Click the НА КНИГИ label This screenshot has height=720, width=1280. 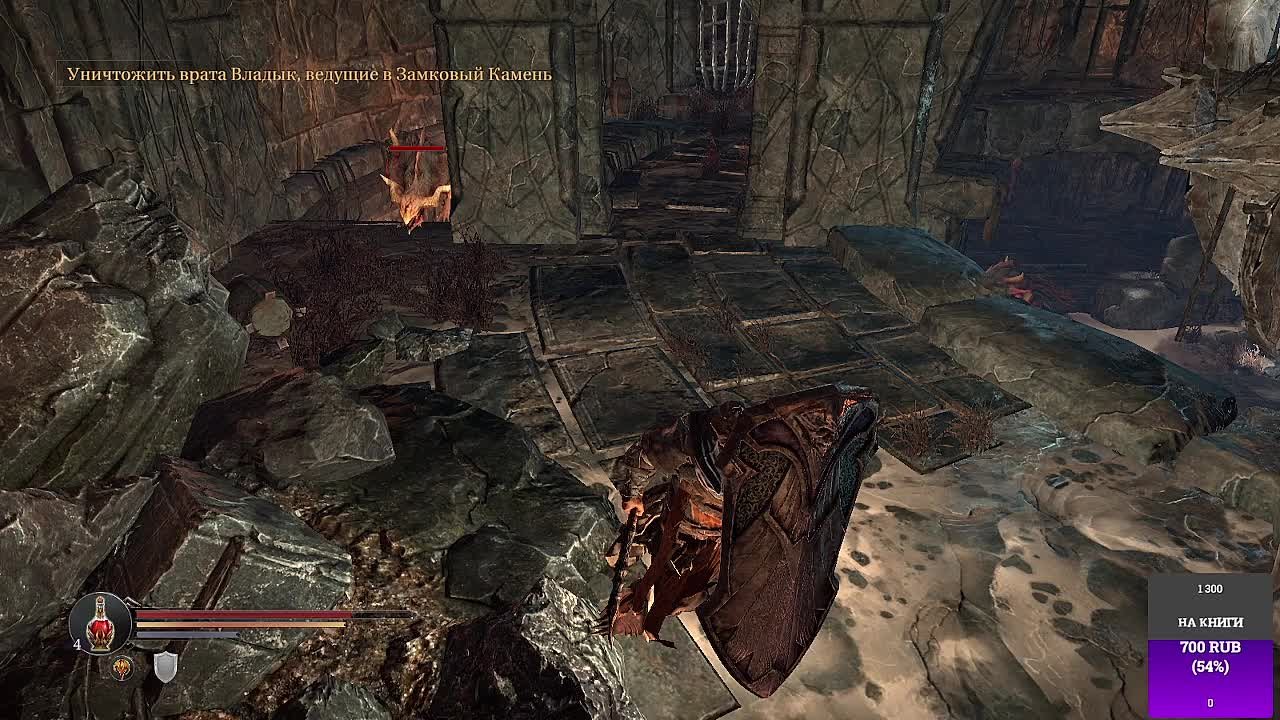(1211, 622)
